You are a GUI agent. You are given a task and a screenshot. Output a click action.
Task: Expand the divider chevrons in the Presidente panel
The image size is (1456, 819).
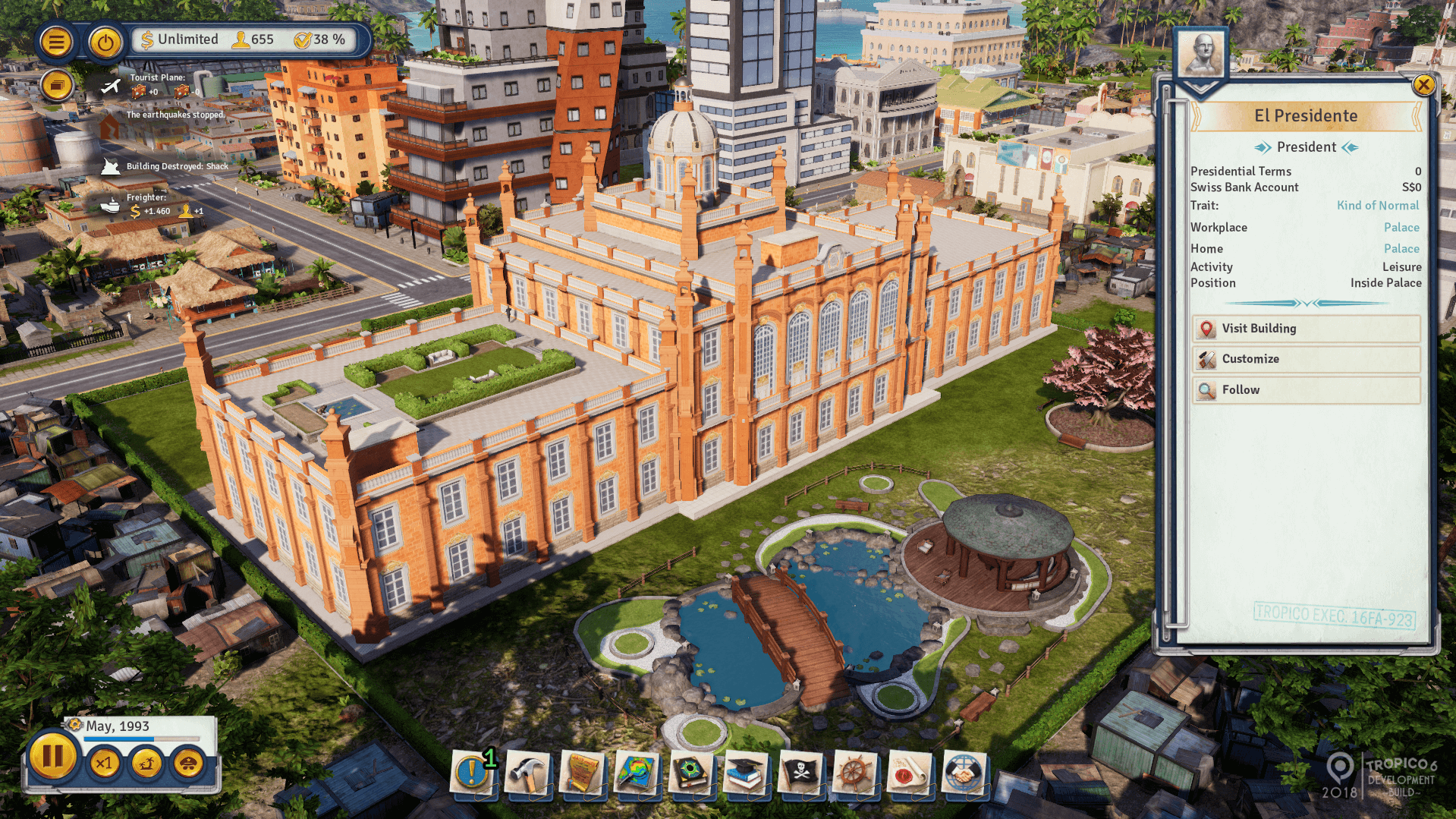coord(1307,302)
